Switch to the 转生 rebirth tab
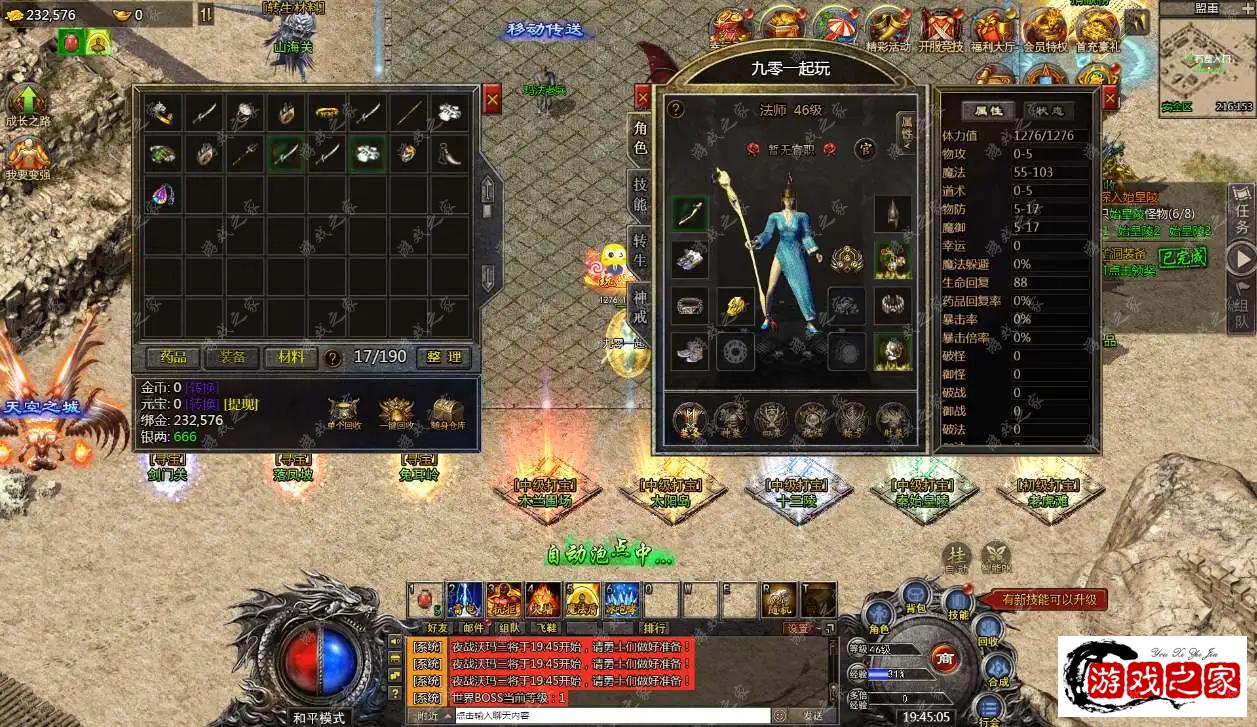 (x=640, y=248)
